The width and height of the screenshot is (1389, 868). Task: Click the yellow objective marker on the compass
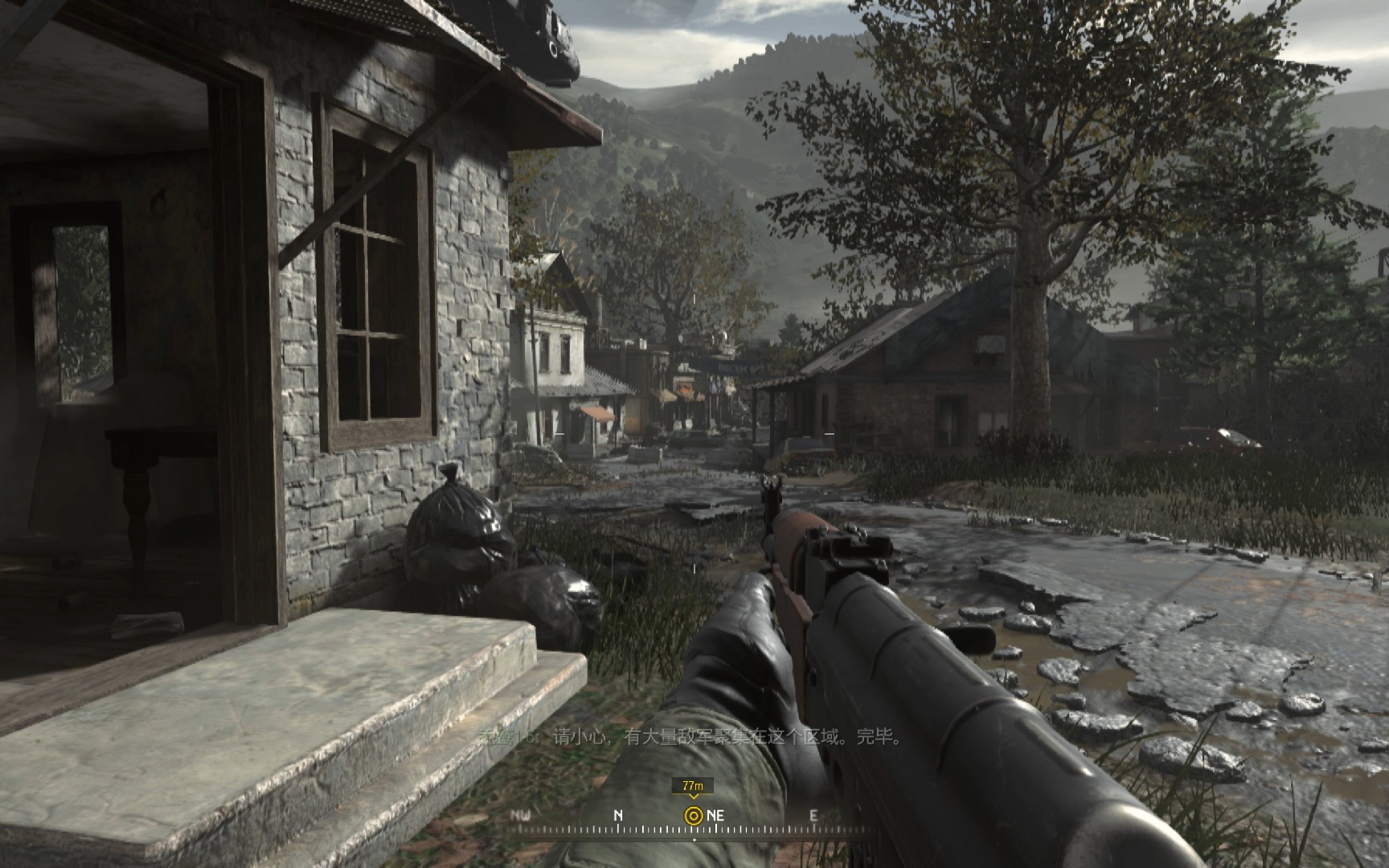tap(693, 815)
